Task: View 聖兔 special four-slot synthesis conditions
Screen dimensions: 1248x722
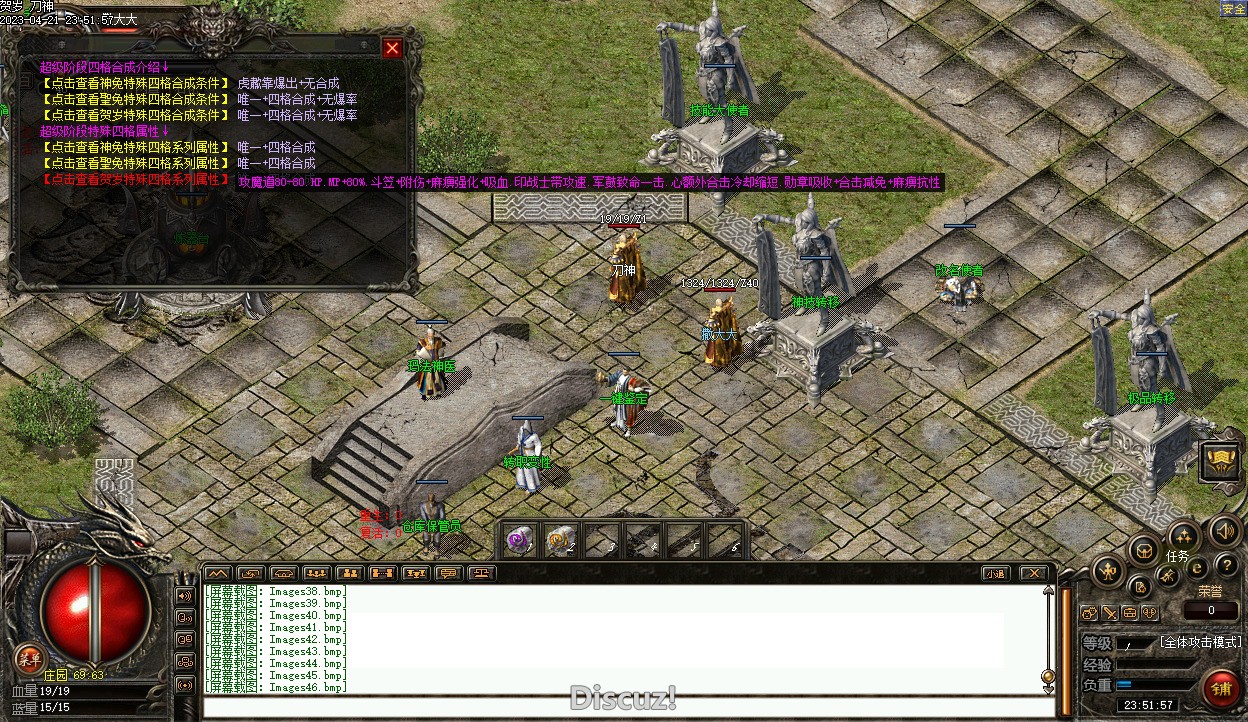Action: click(135, 100)
